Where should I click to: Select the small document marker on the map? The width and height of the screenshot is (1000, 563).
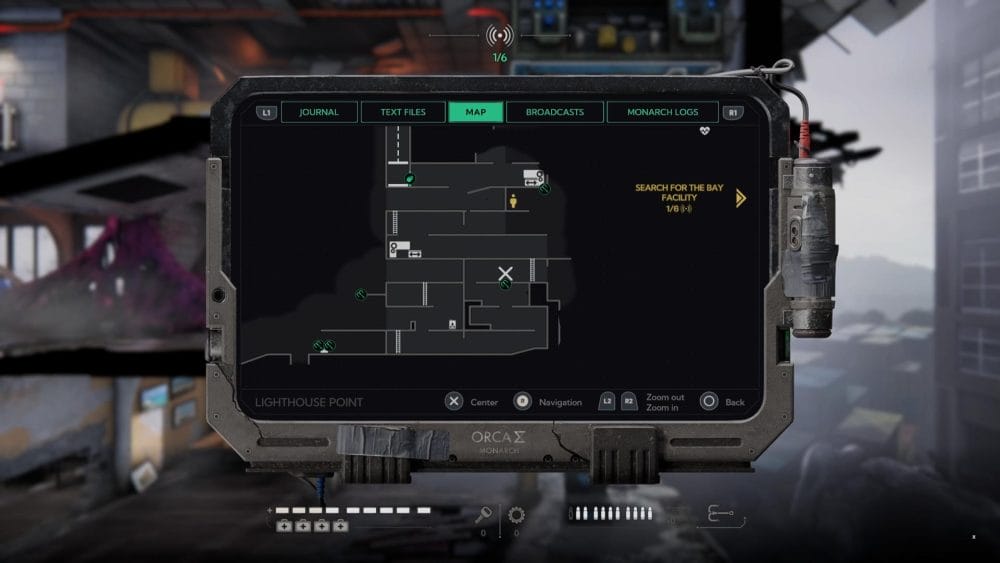[x=453, y=324]
